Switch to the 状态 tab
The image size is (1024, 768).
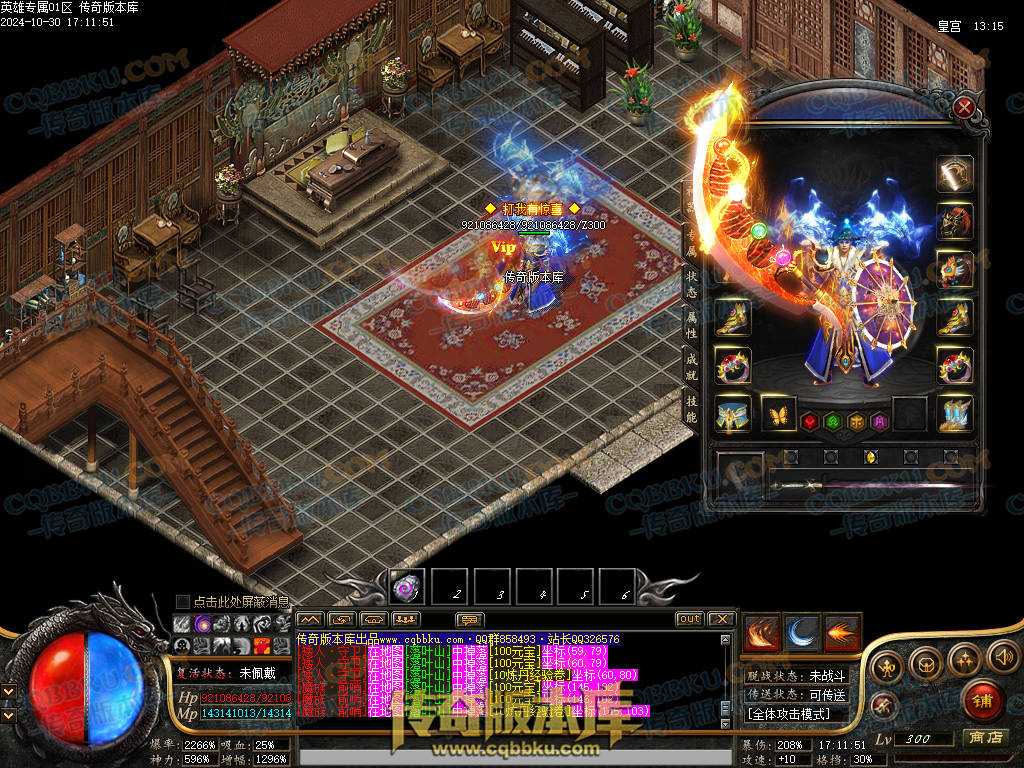(691, 283)
